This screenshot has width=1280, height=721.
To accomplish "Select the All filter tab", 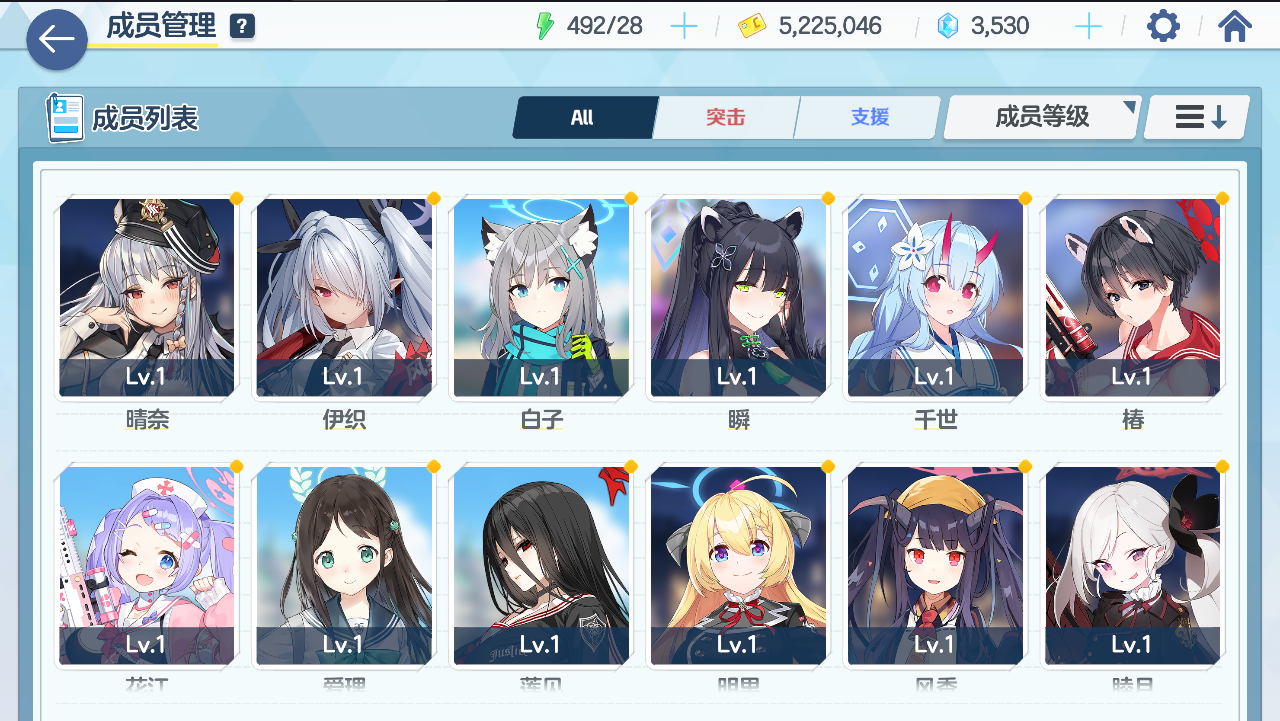I will pos(584,117).
